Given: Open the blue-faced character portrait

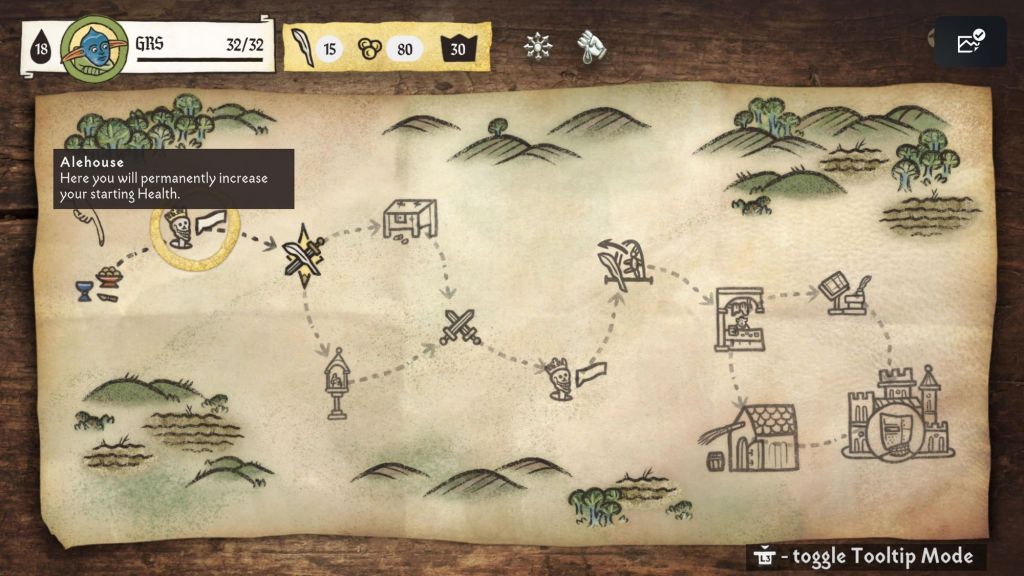Looking at the screenshot, I should point(93,47).
